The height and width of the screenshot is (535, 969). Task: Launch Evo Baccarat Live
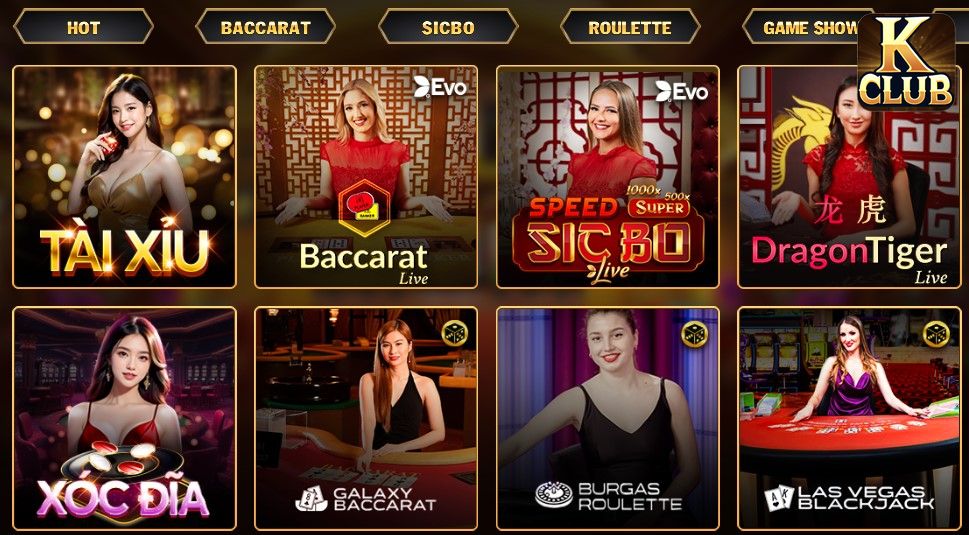(x=366, y=177)
